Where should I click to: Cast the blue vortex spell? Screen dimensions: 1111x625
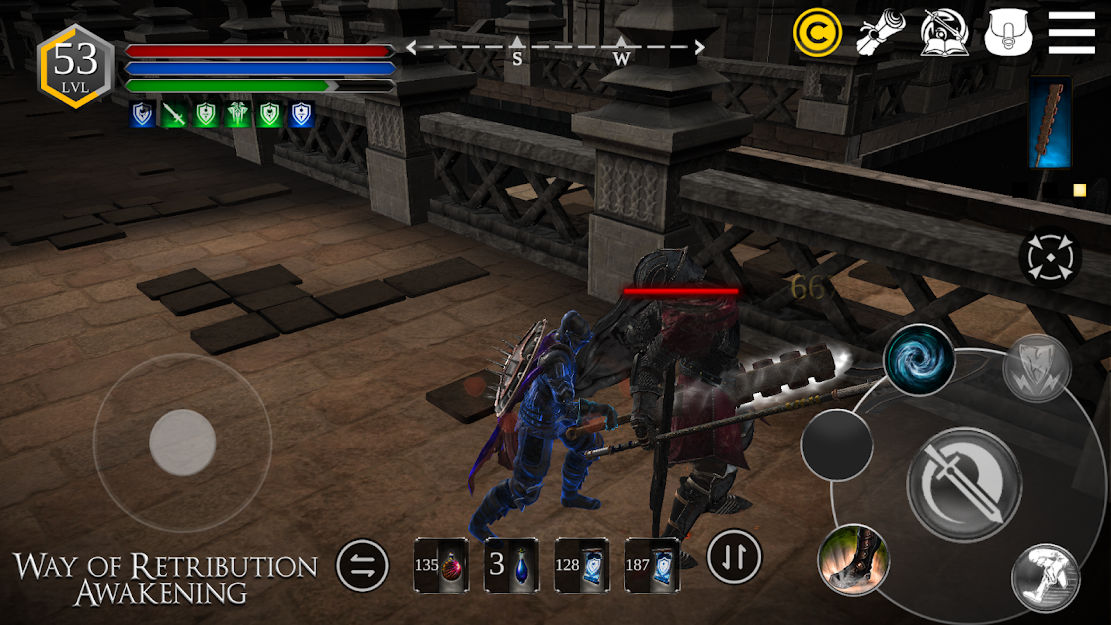click(918, 359)
